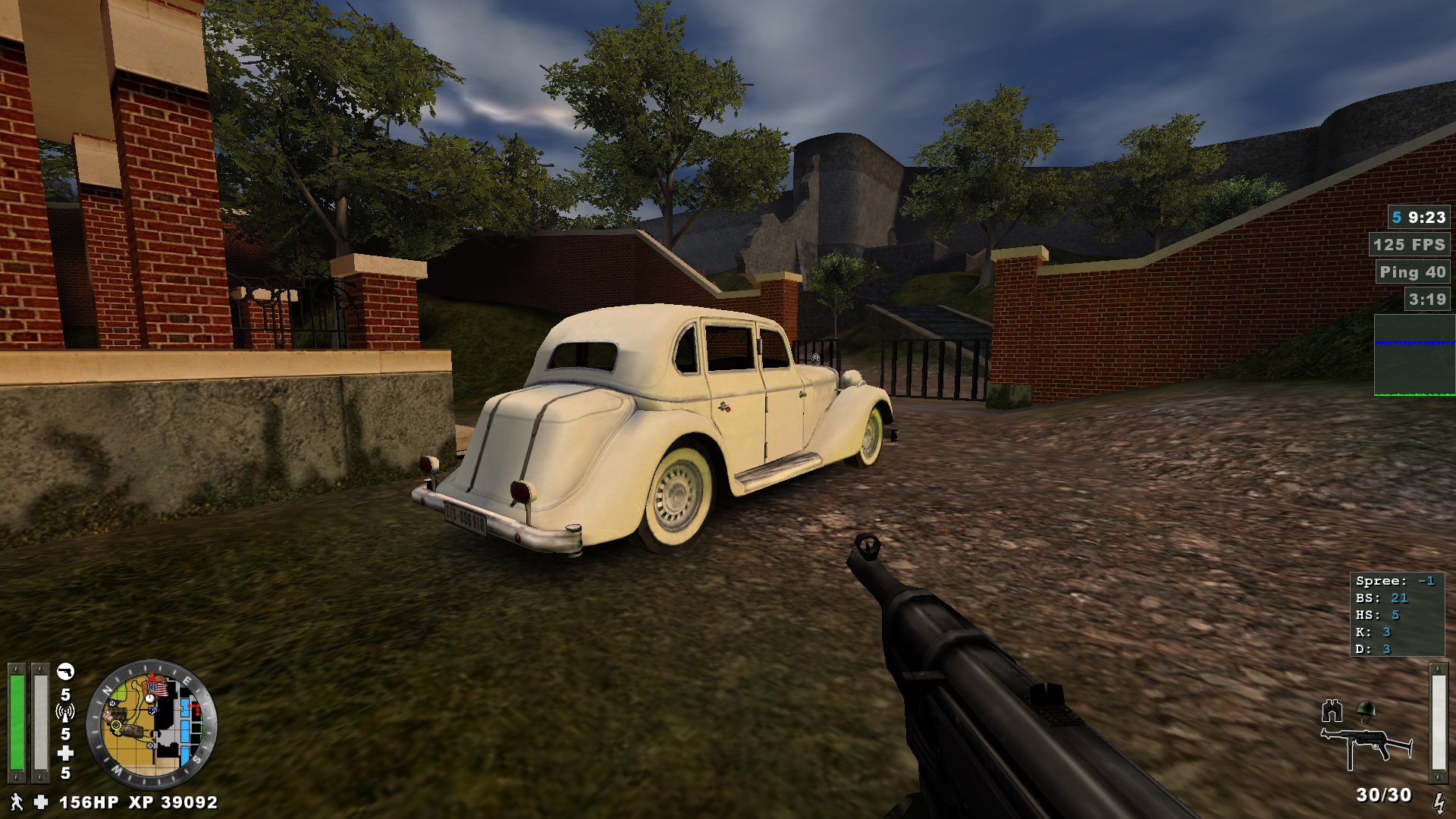Click the running man stance icon
Image resolution: width=1456 pixels, height=819 pixels.
(x=16, y=802)
